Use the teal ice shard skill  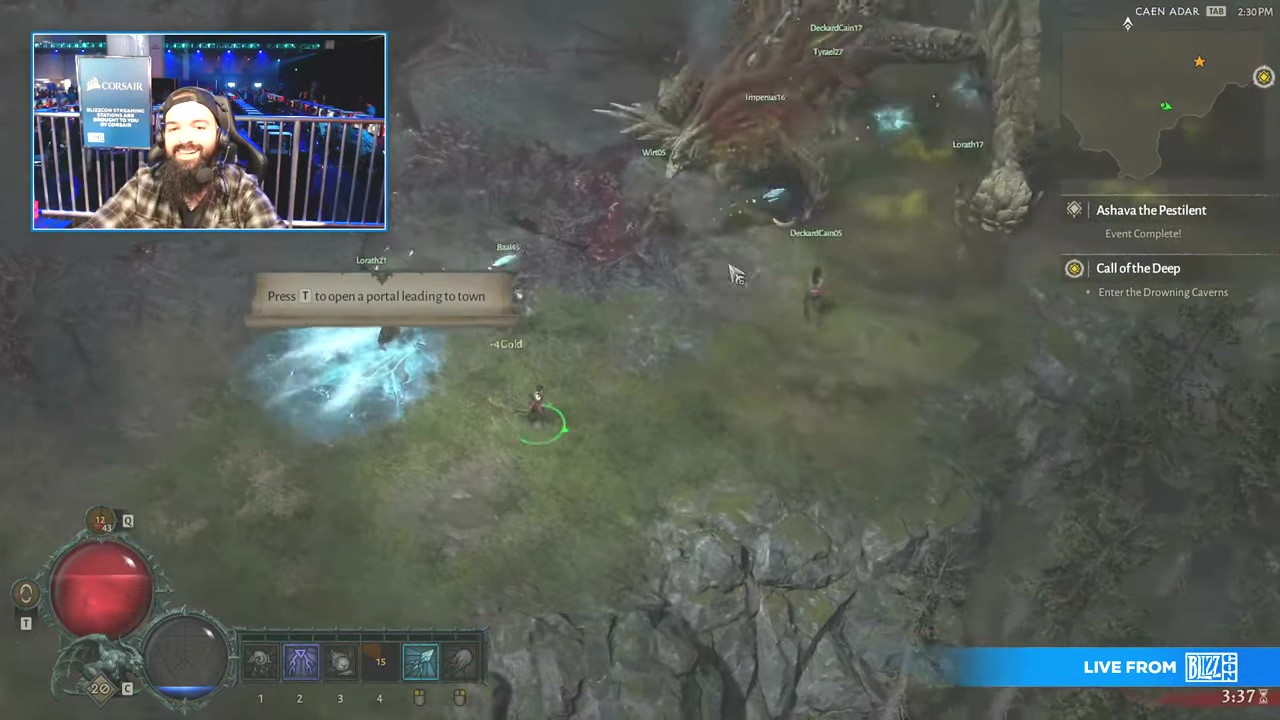420,662
